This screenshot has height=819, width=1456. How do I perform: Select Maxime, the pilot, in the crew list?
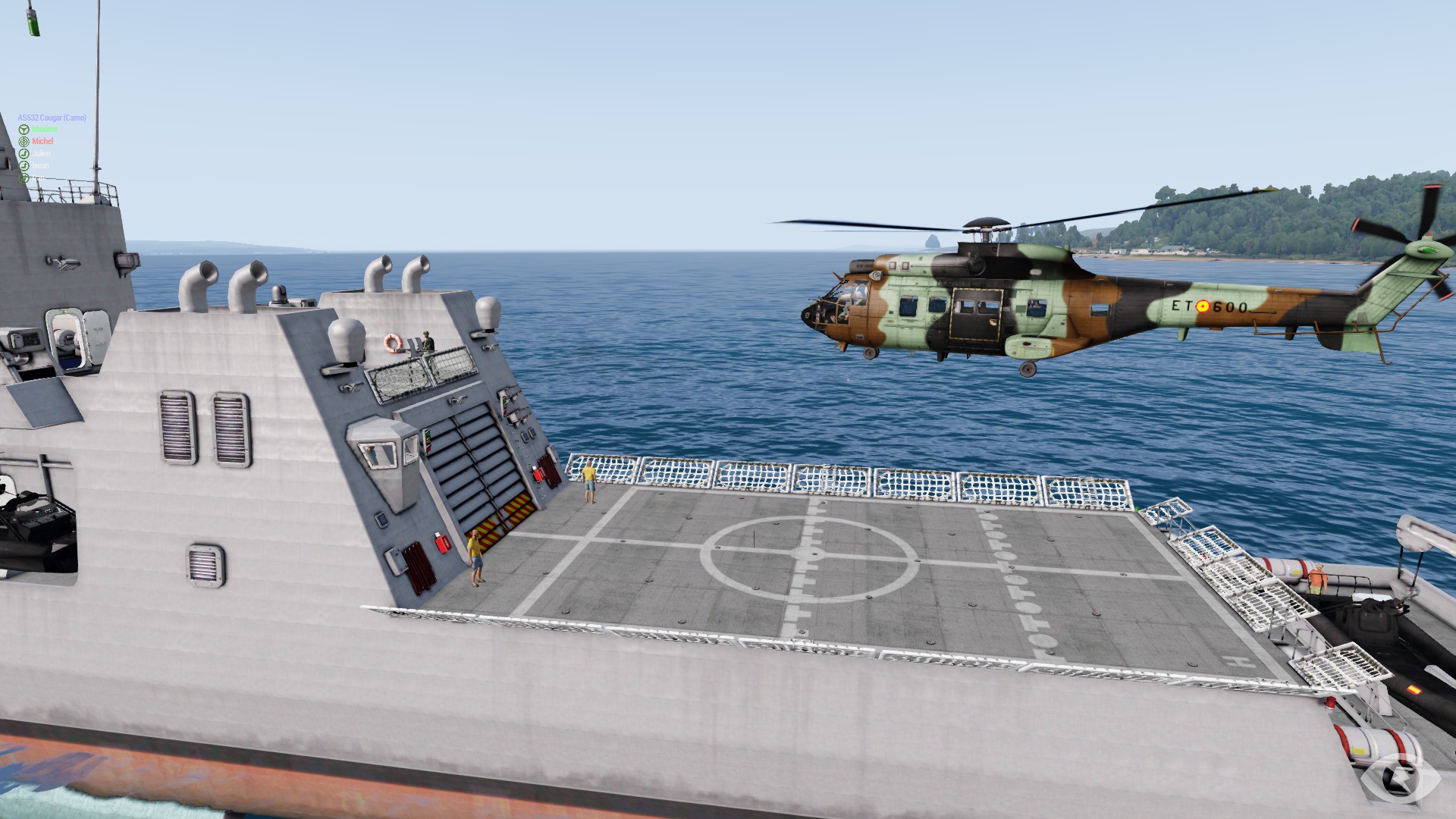tap(44, 130)
